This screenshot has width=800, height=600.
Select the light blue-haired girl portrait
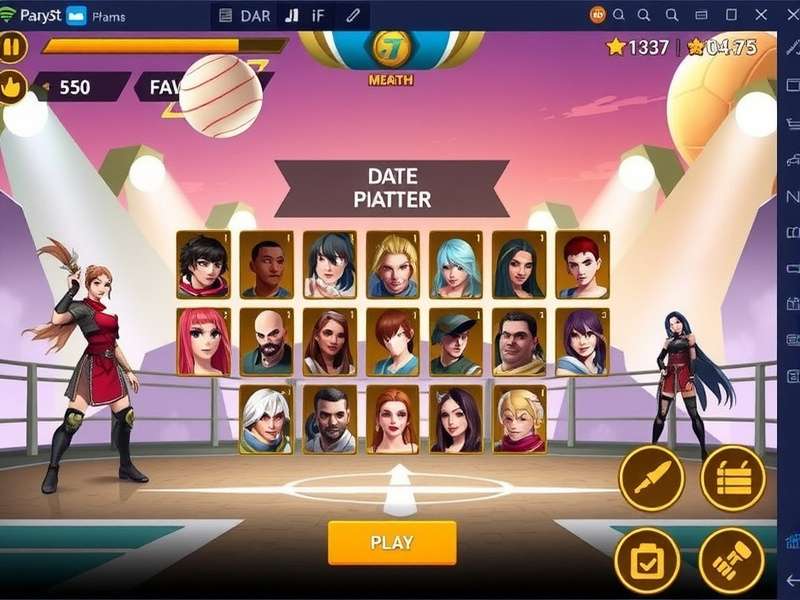(456, 265)
